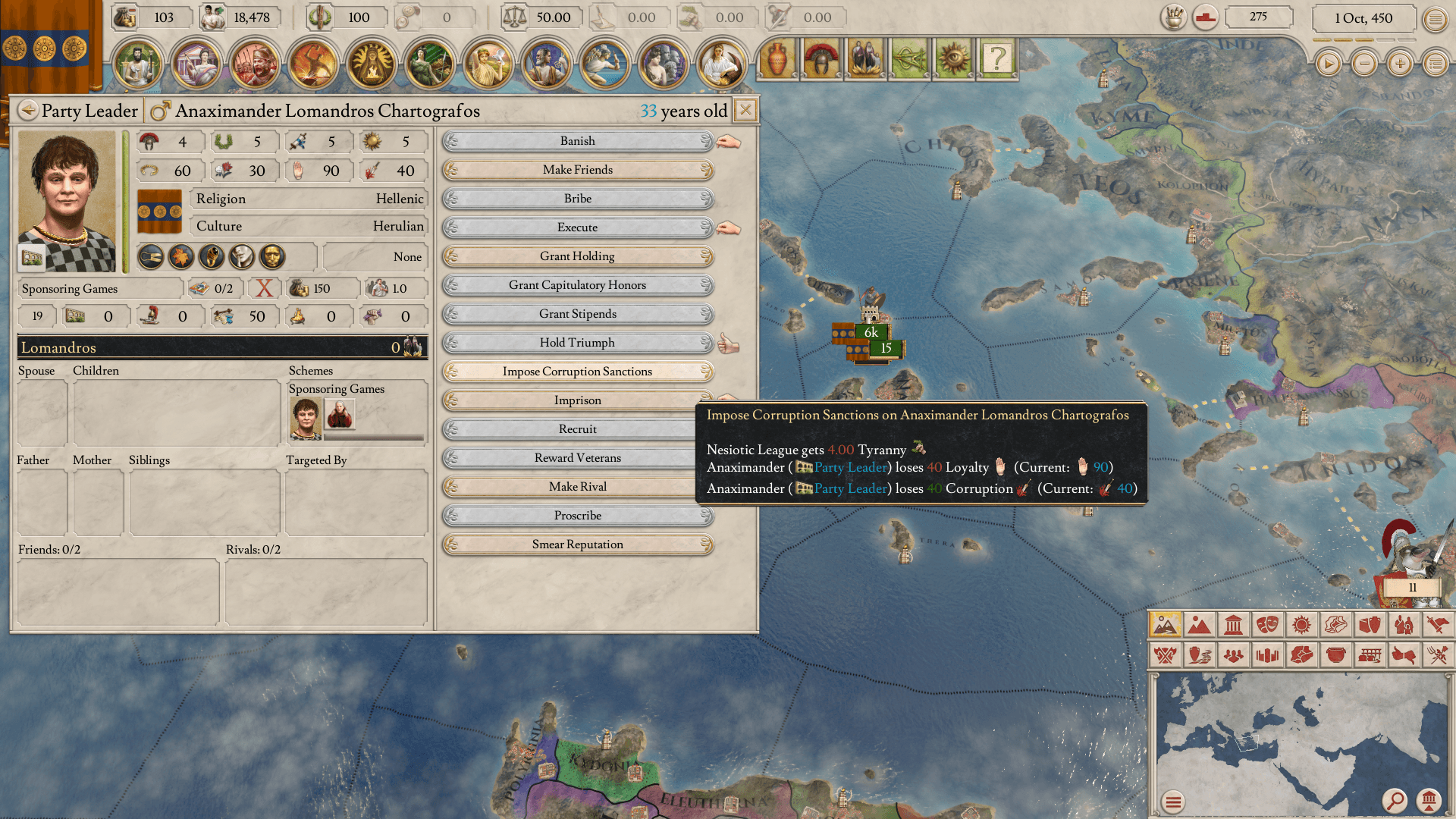Increase game speed with the plus button
The image size is (1456, 819).
[1400, 64]
